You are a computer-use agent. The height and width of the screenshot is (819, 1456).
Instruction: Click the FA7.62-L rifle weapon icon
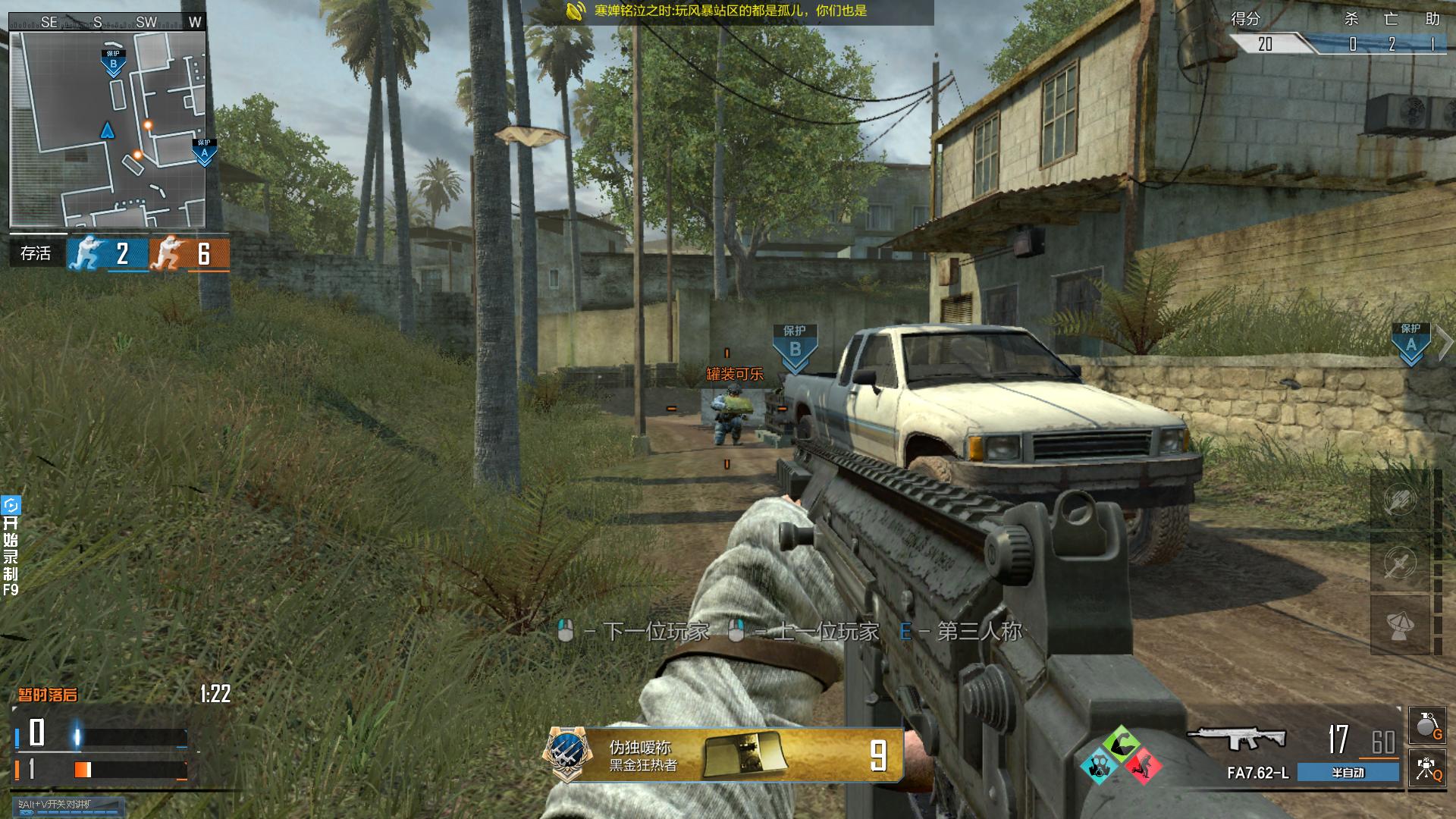click(x=1236, y=739)
